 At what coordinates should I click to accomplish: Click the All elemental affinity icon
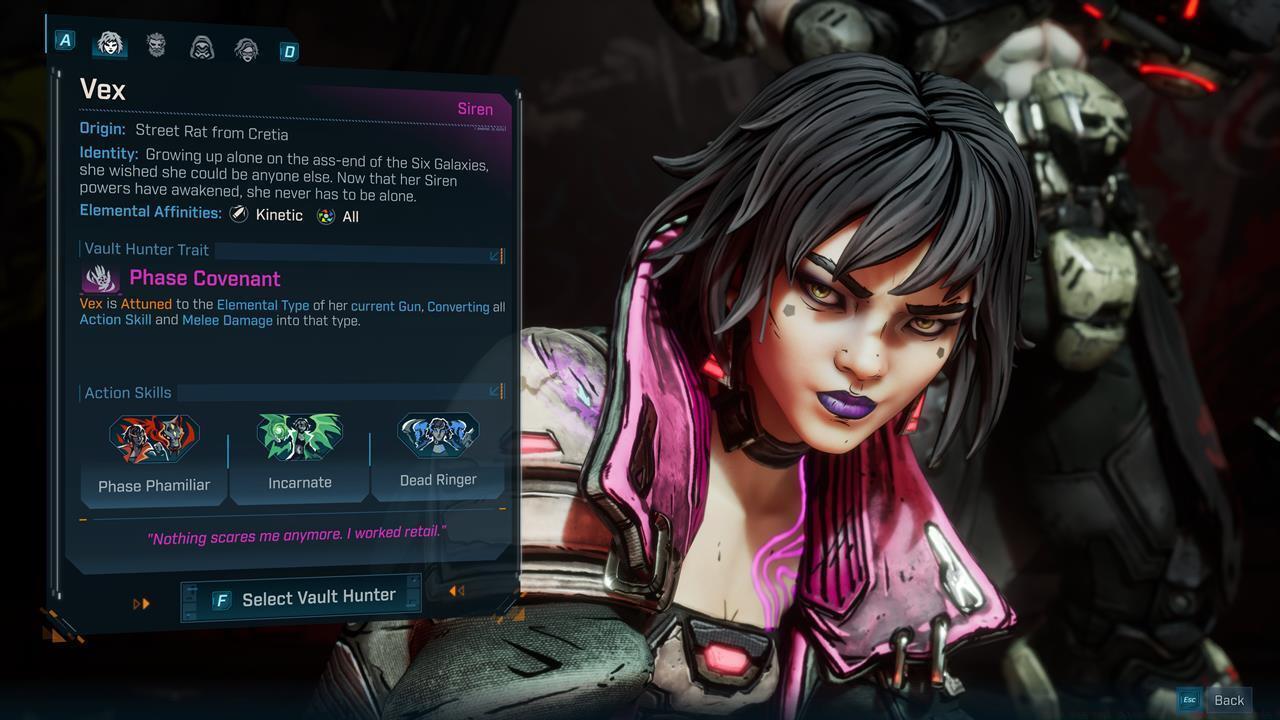coord(324,214)
